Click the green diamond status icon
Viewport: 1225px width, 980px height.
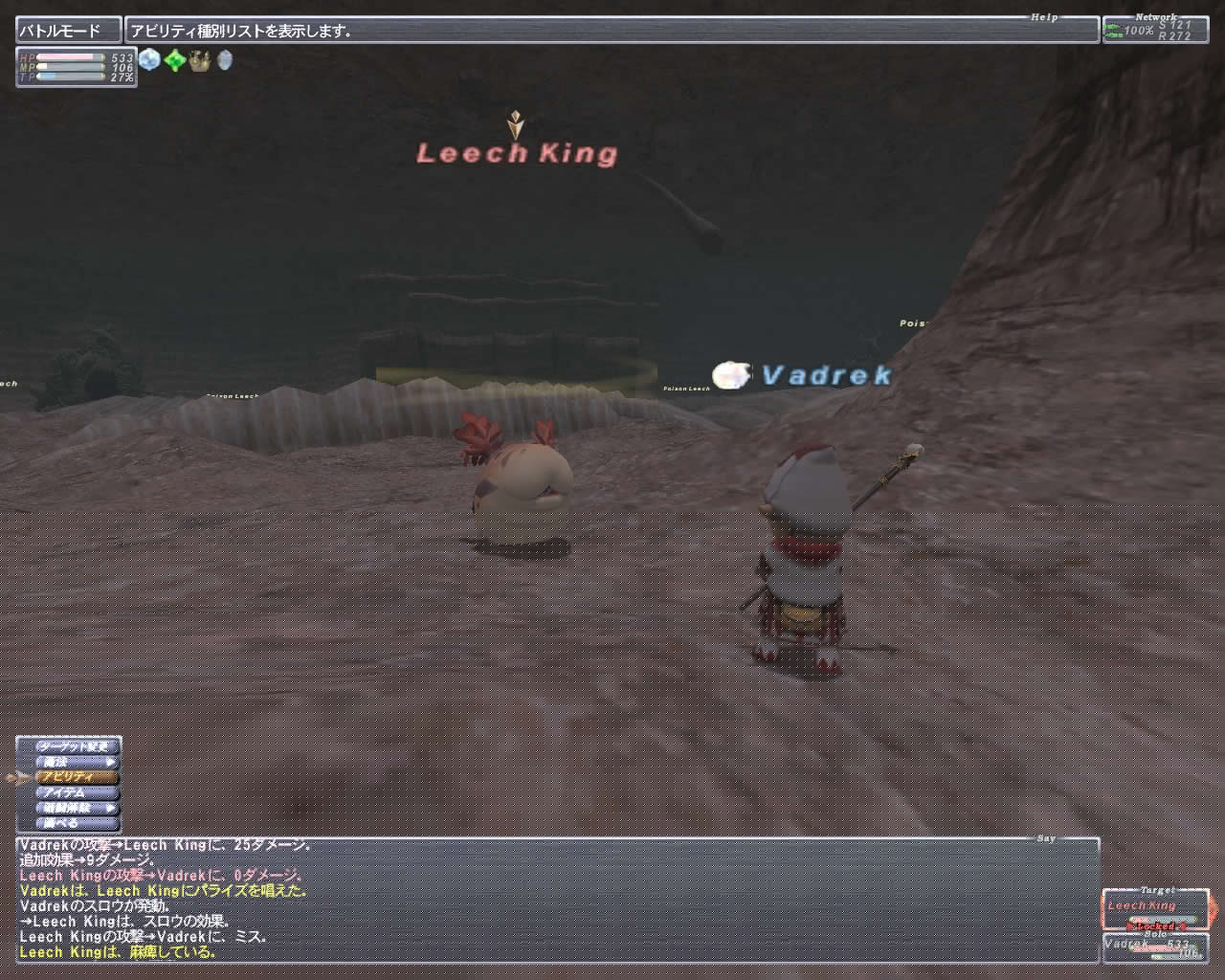click(175, 60)
